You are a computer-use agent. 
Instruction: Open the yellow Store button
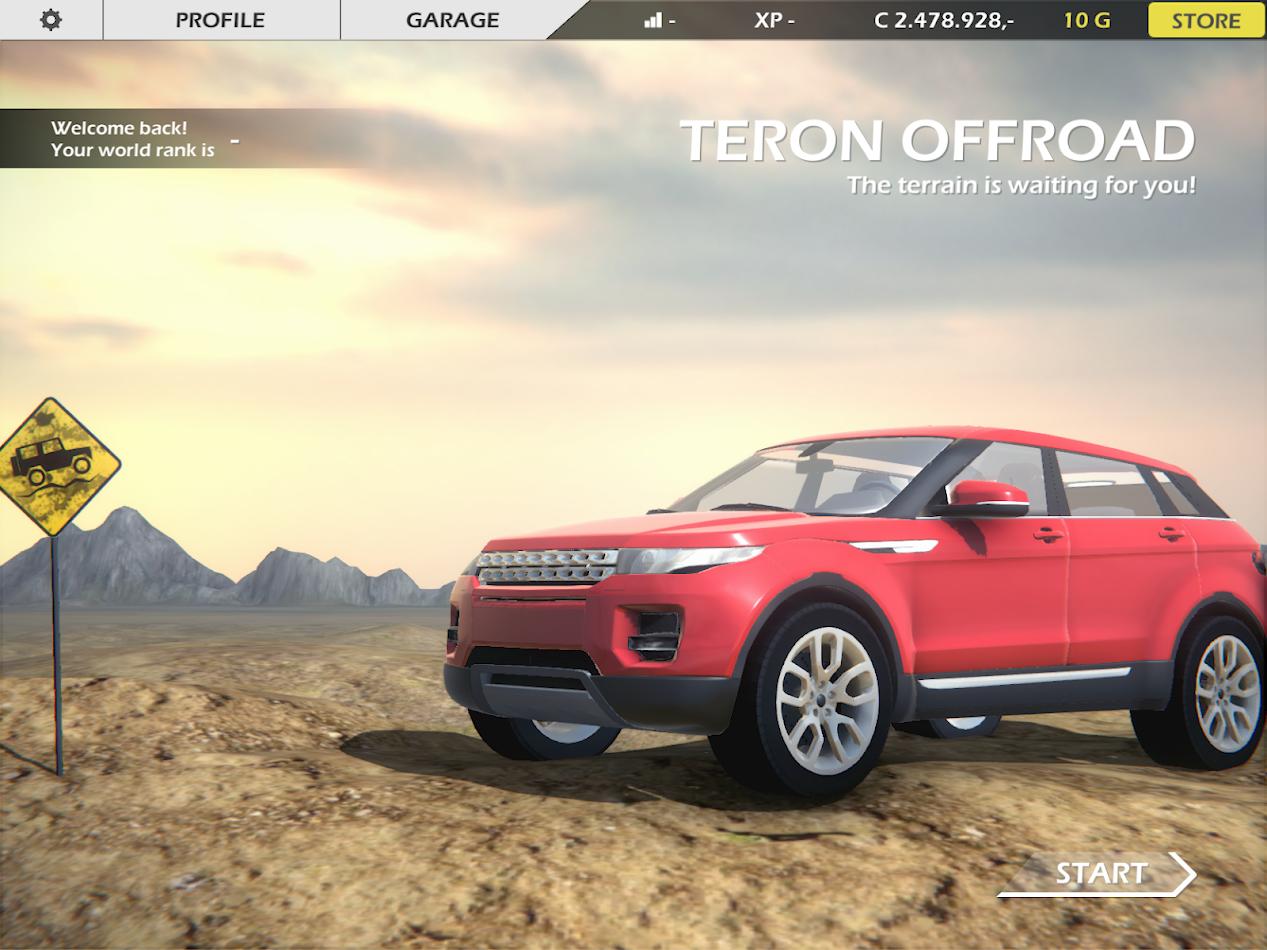[x=1206, y=20]
